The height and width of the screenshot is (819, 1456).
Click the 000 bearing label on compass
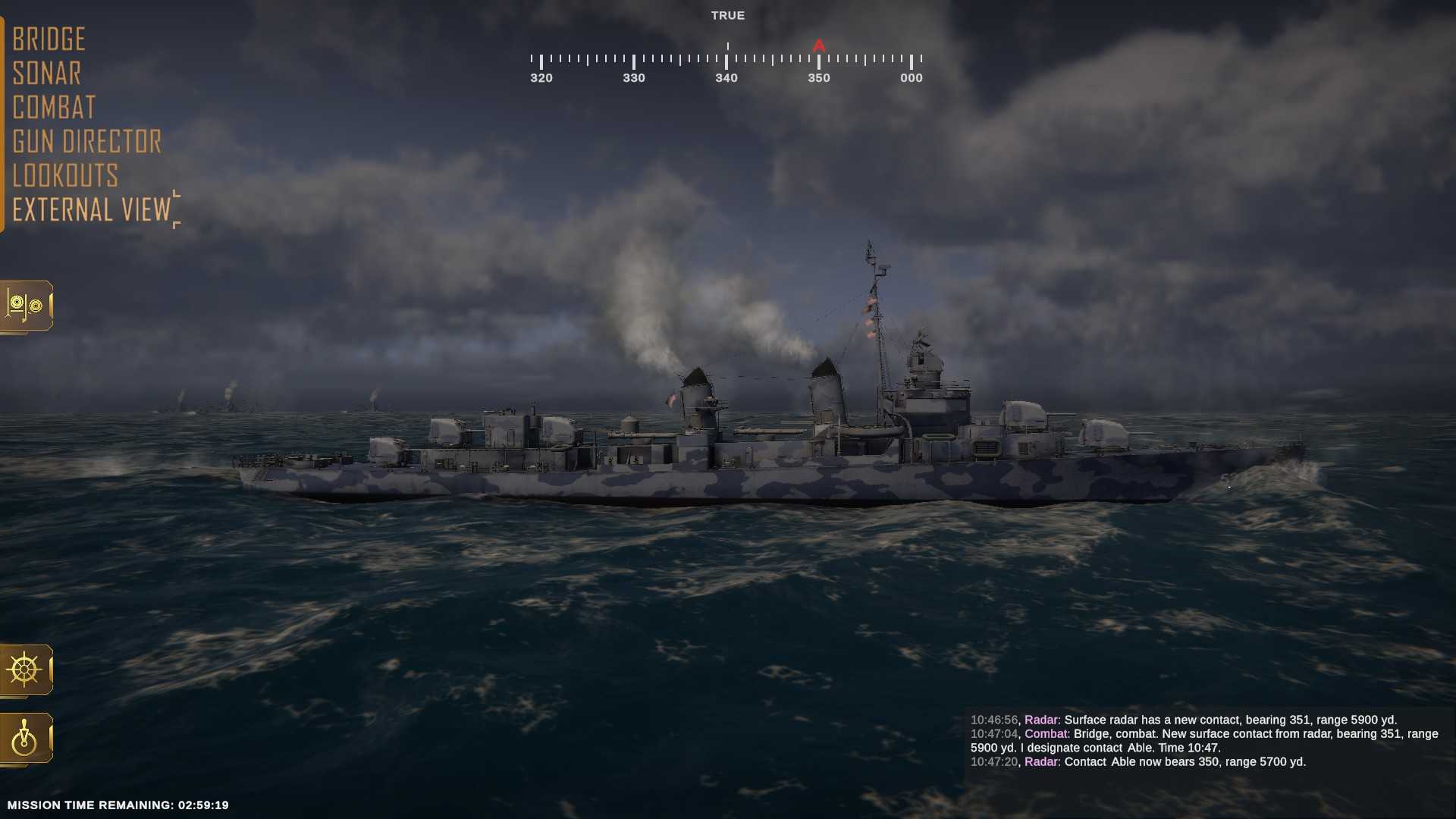click(910, 77)
